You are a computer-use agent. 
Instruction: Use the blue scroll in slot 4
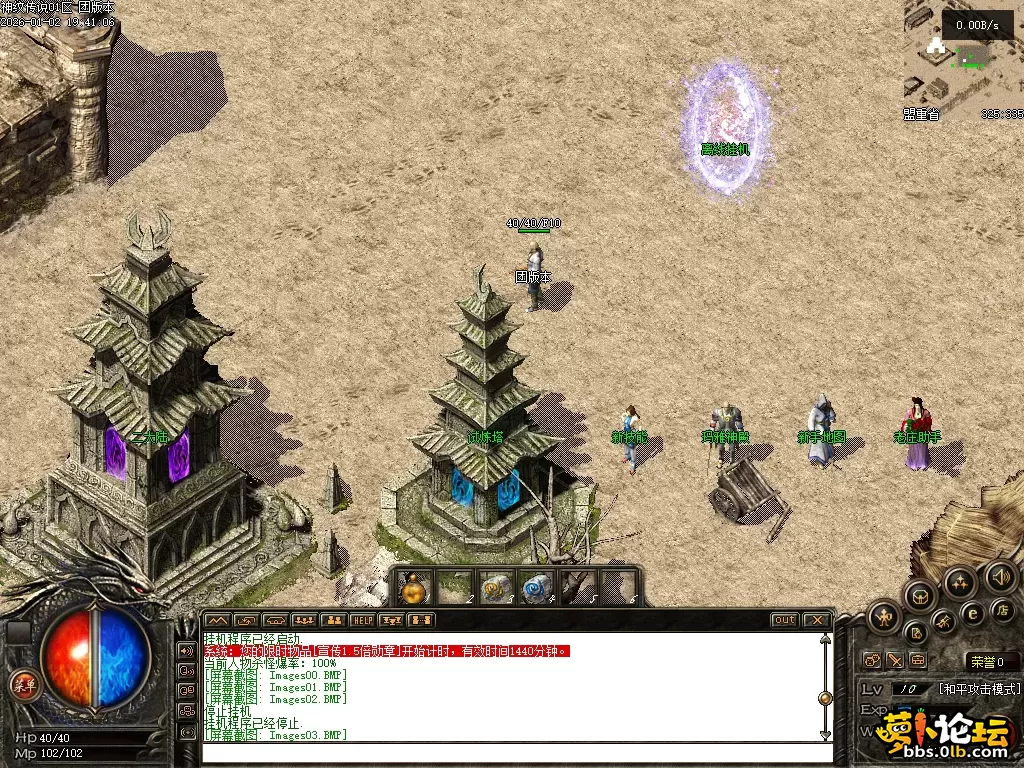click(x=537, y=588)
